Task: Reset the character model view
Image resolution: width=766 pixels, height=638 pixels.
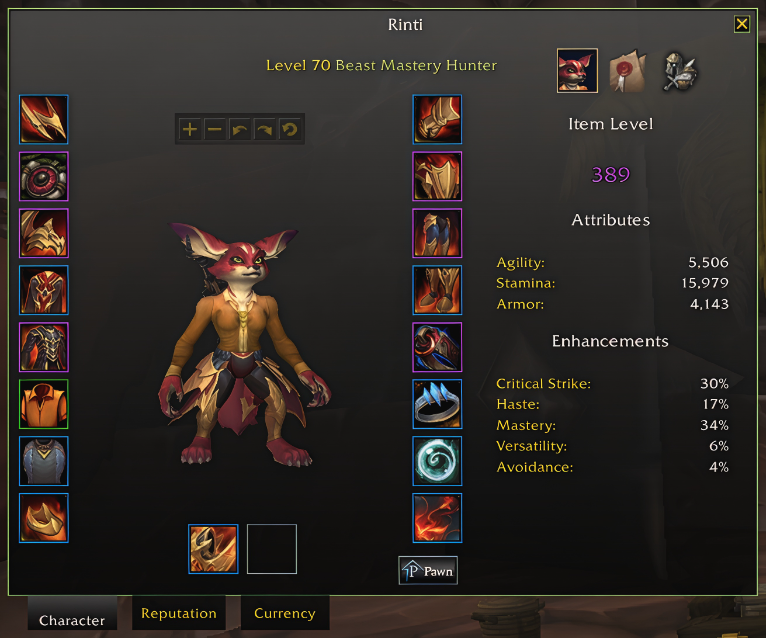Action: coord(288,129)
